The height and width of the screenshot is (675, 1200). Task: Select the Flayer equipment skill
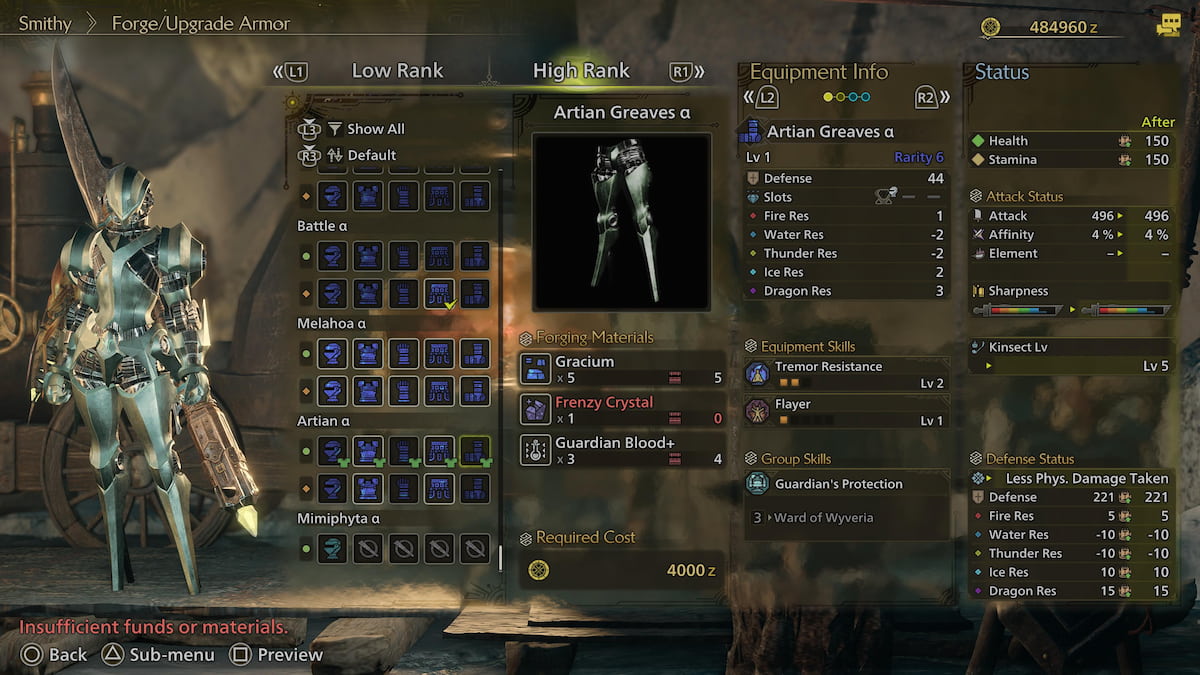845,411
